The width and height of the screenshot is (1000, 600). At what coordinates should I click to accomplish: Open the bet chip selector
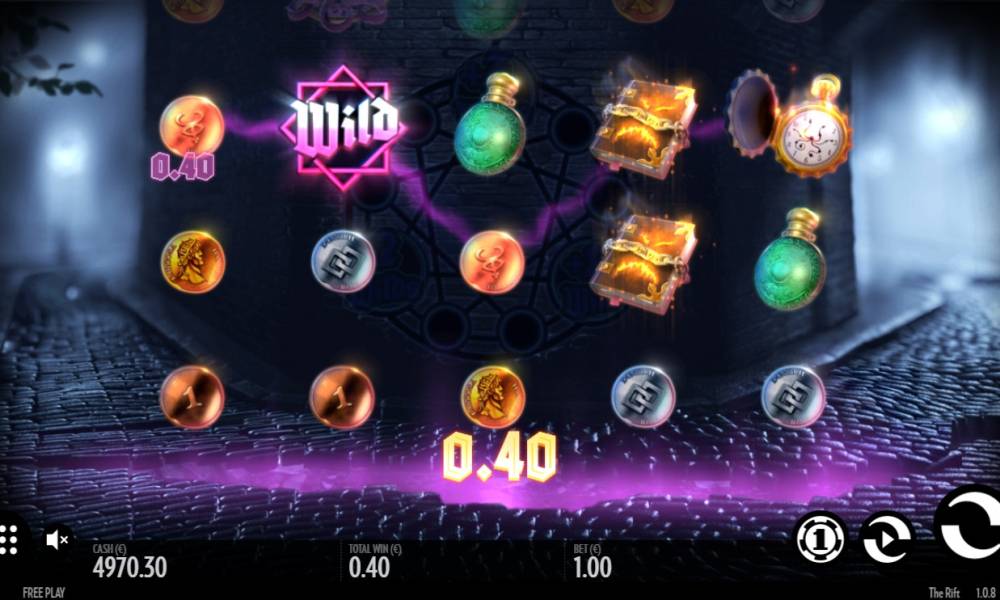[x=821, y=538]
